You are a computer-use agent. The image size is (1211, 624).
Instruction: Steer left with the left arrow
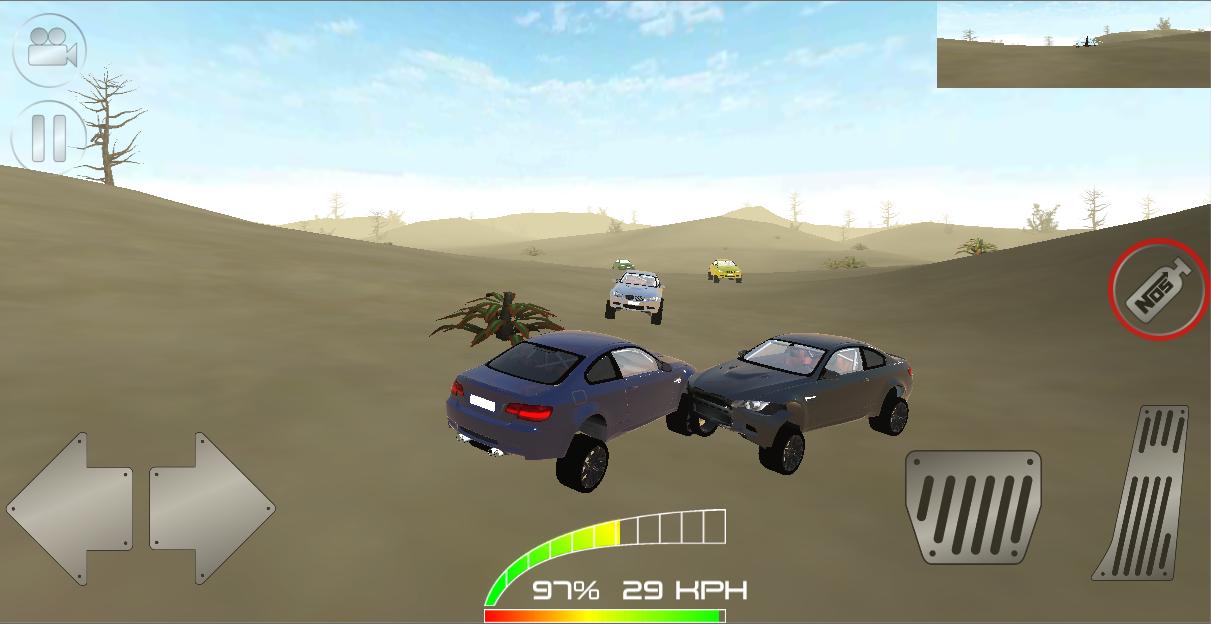[x=70, y=508]
